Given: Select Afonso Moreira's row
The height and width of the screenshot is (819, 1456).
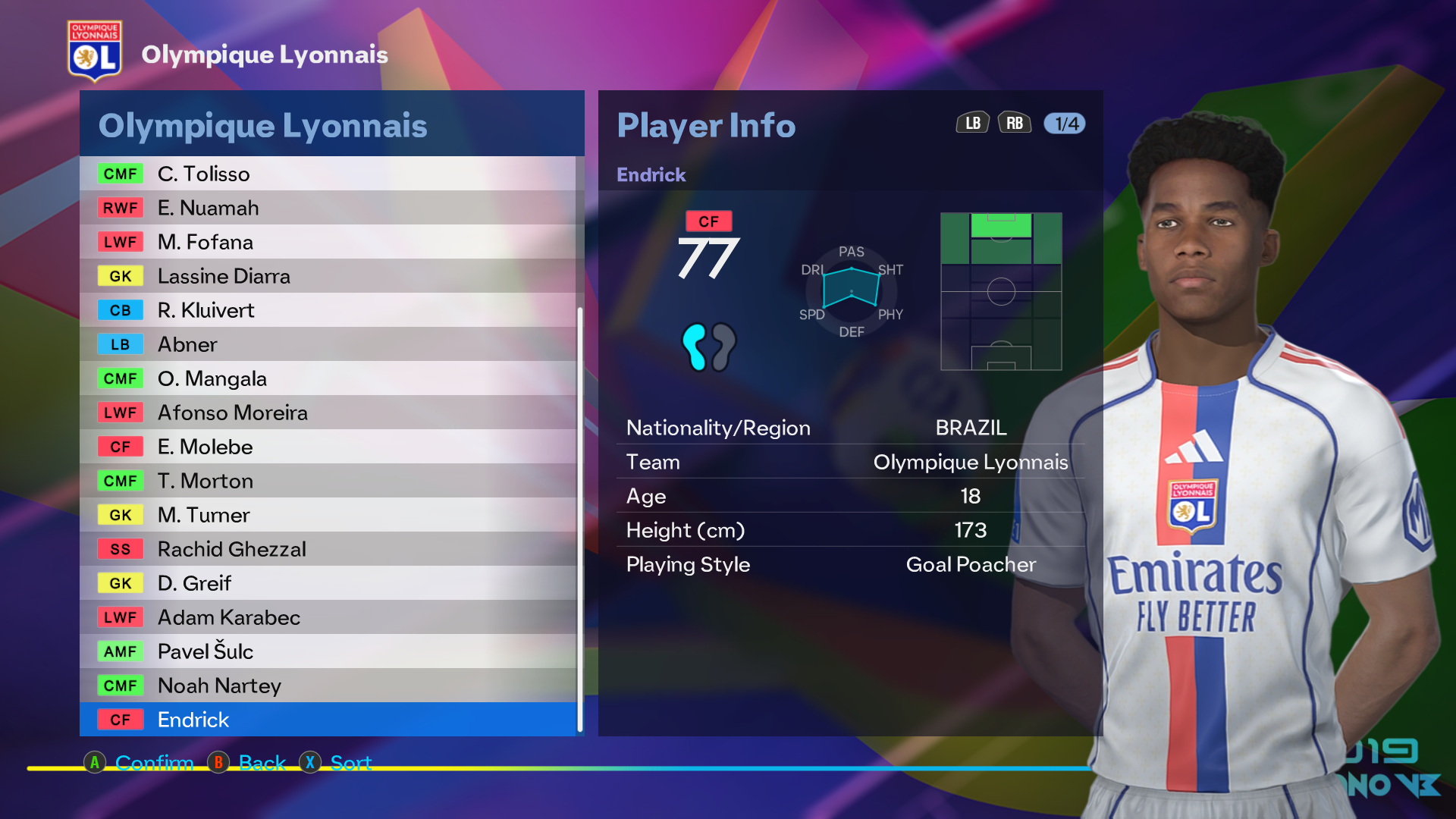Looking at the screenshot, I should coord(328,413).
